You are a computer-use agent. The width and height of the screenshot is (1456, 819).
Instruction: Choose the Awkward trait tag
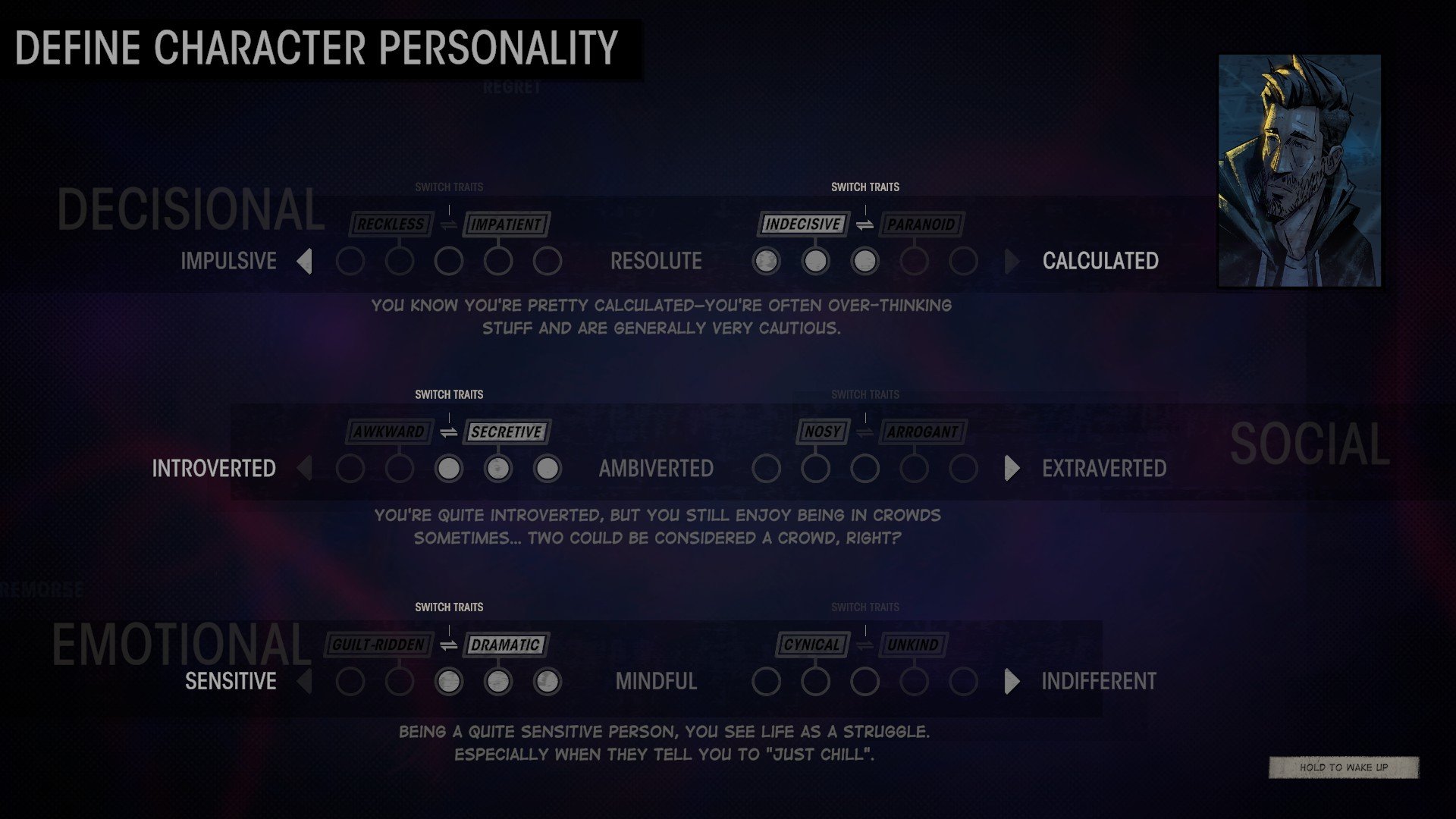[x=389, y=432]
